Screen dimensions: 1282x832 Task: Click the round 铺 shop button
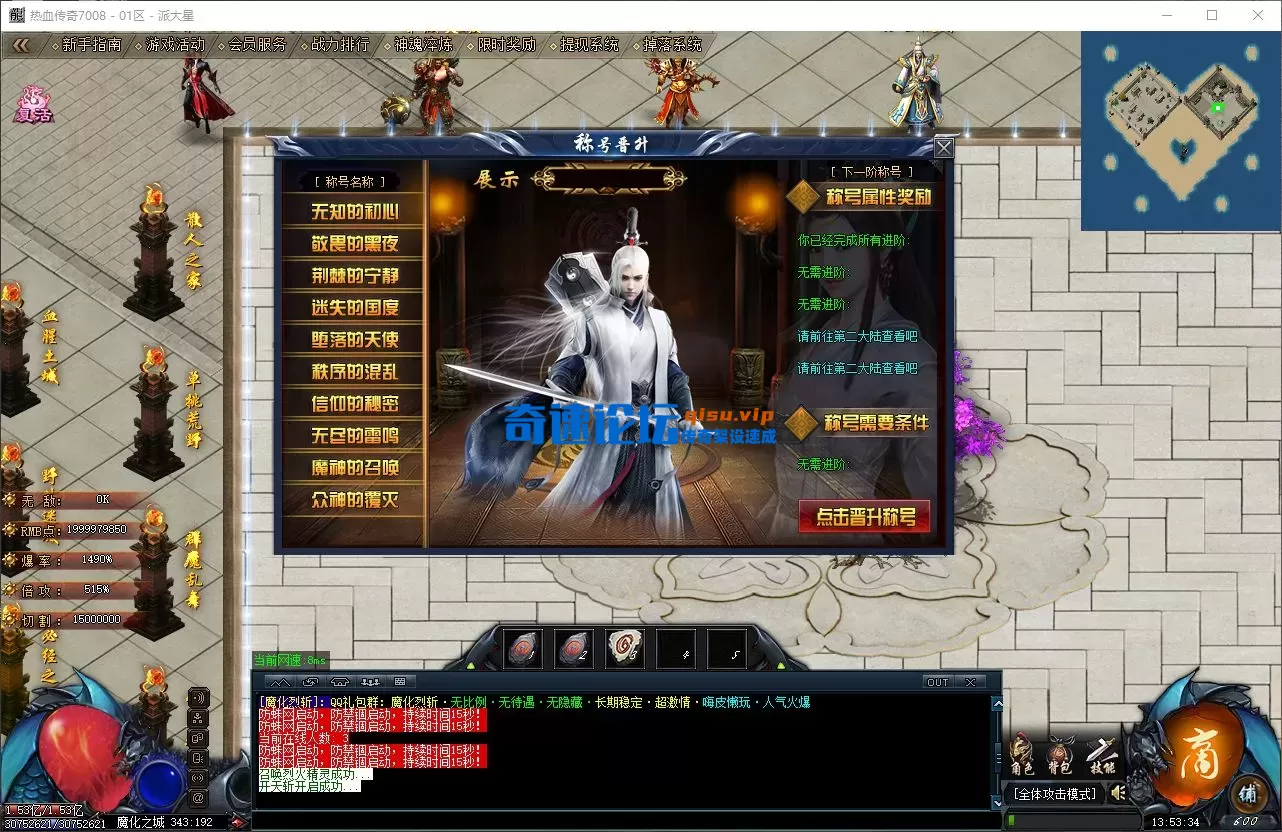click(1248, 793)
